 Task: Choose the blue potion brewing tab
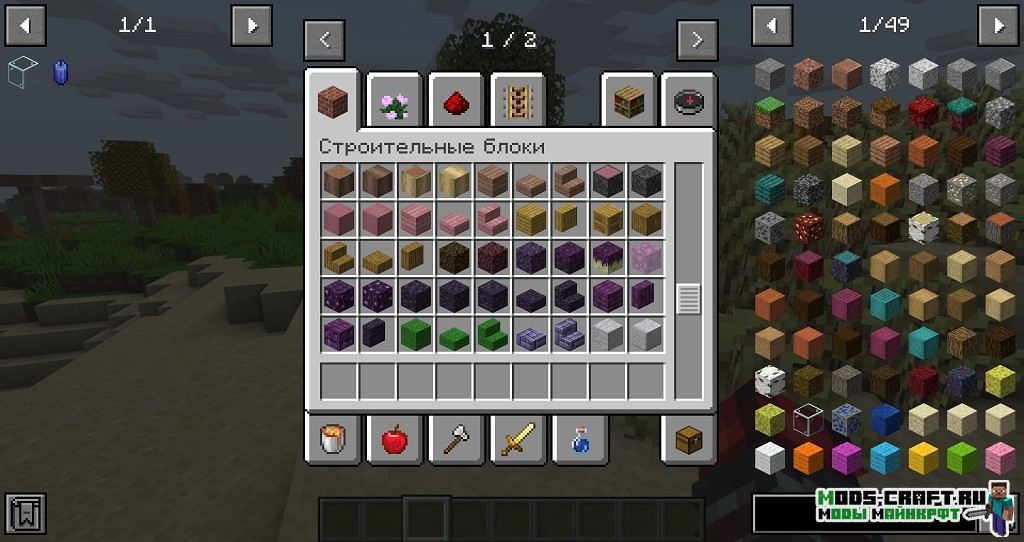[579, 438]
